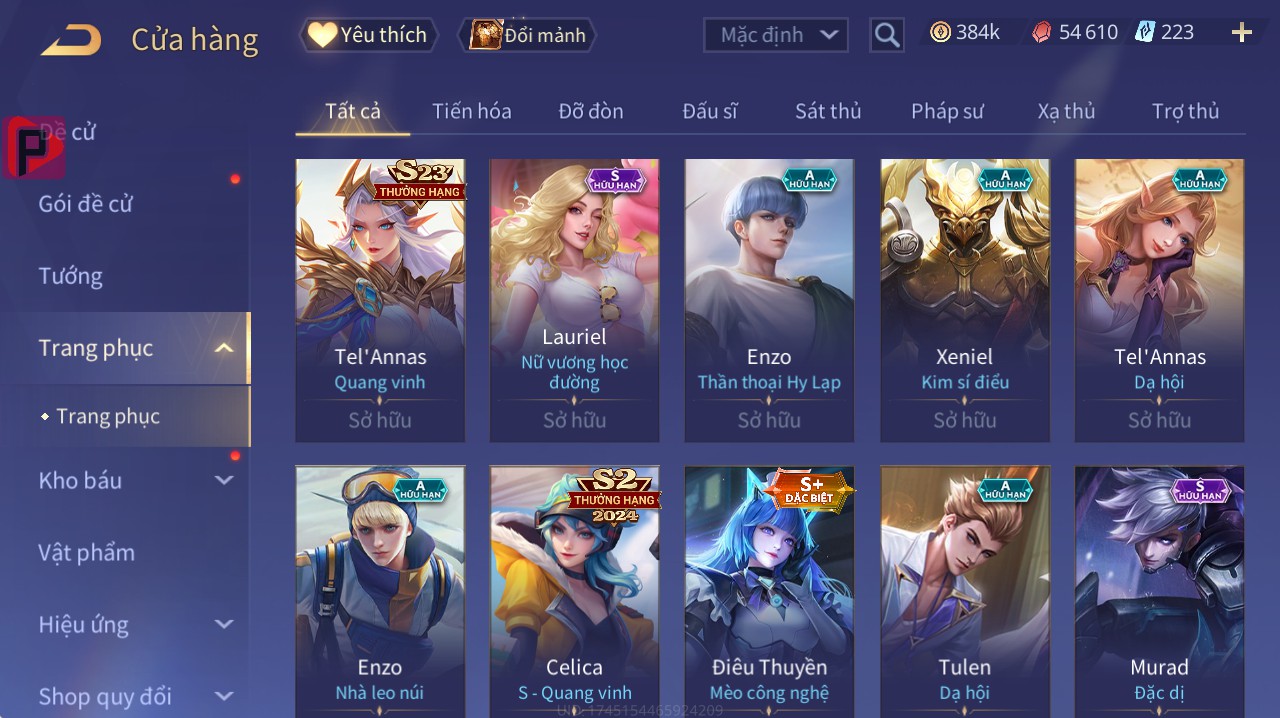Switch to the Tiến hóa tab

471,111
